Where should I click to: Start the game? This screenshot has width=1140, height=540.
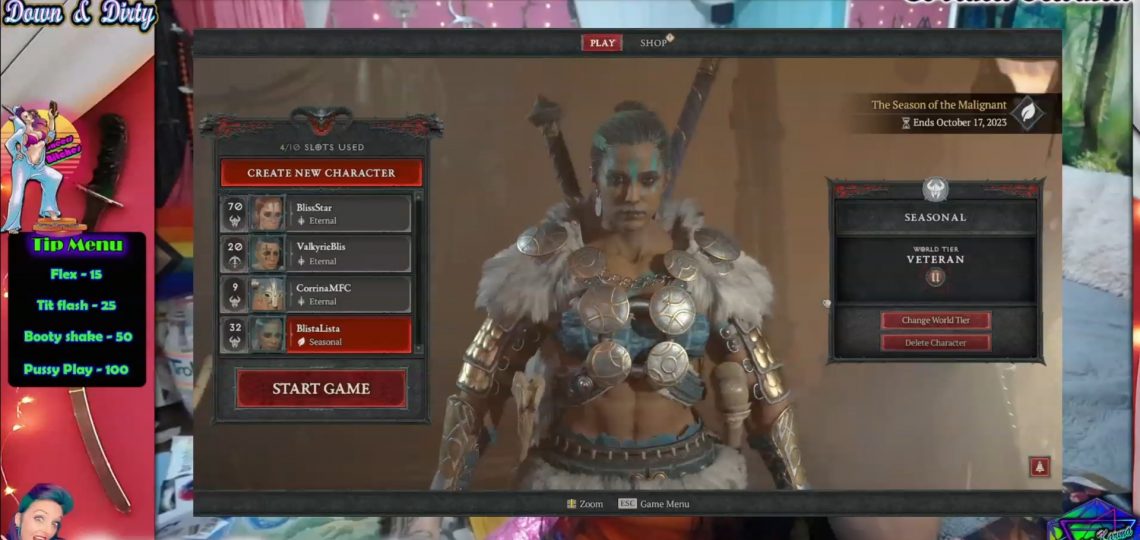(x=321, y=388)
